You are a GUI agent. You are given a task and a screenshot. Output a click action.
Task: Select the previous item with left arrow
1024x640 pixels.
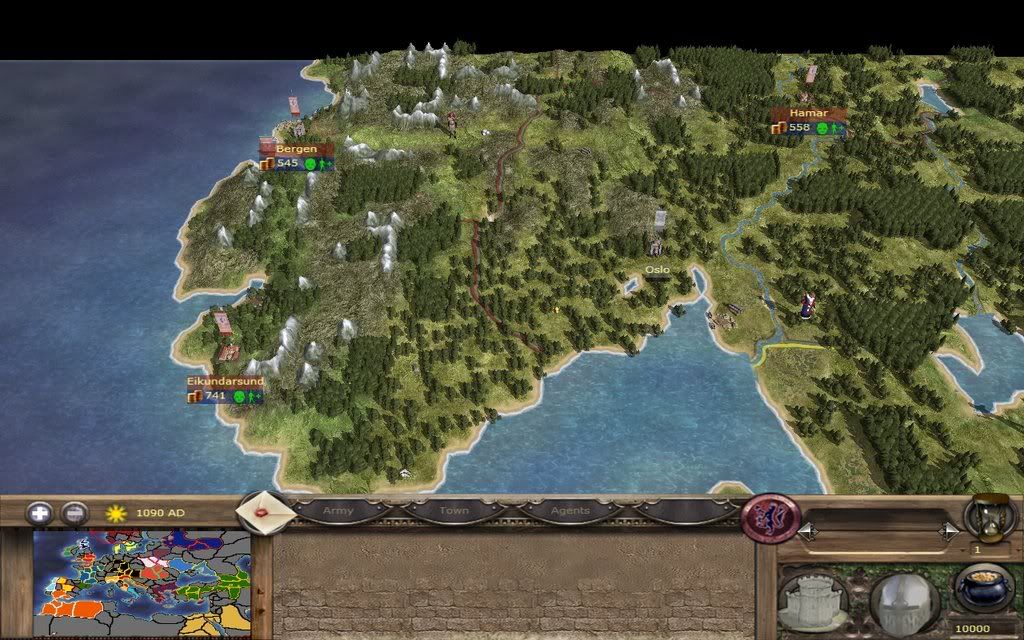click(x=805, y=533)
